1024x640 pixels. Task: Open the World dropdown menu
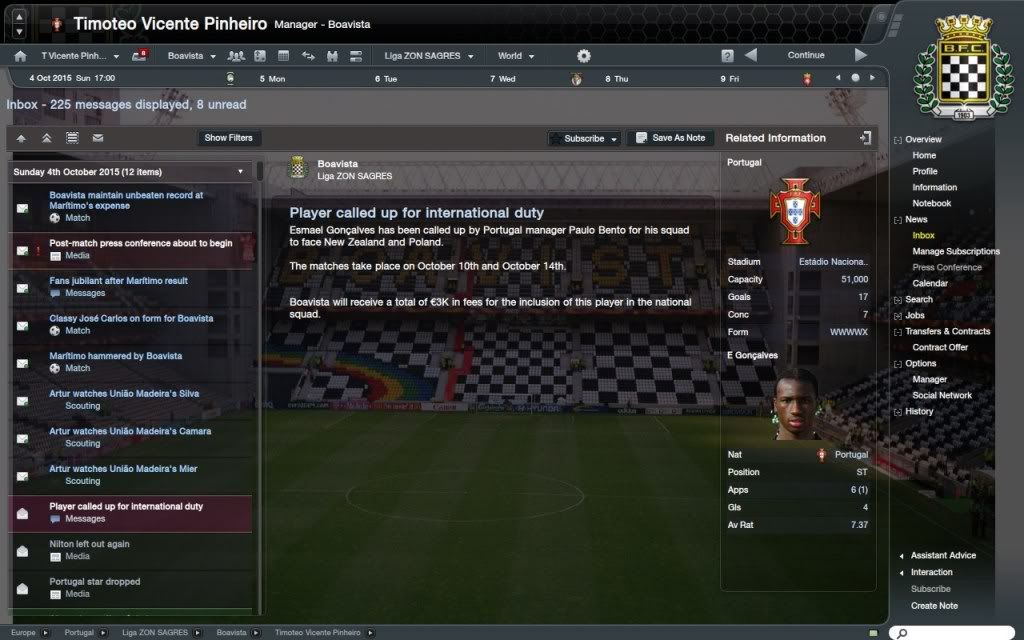(516, 56)
